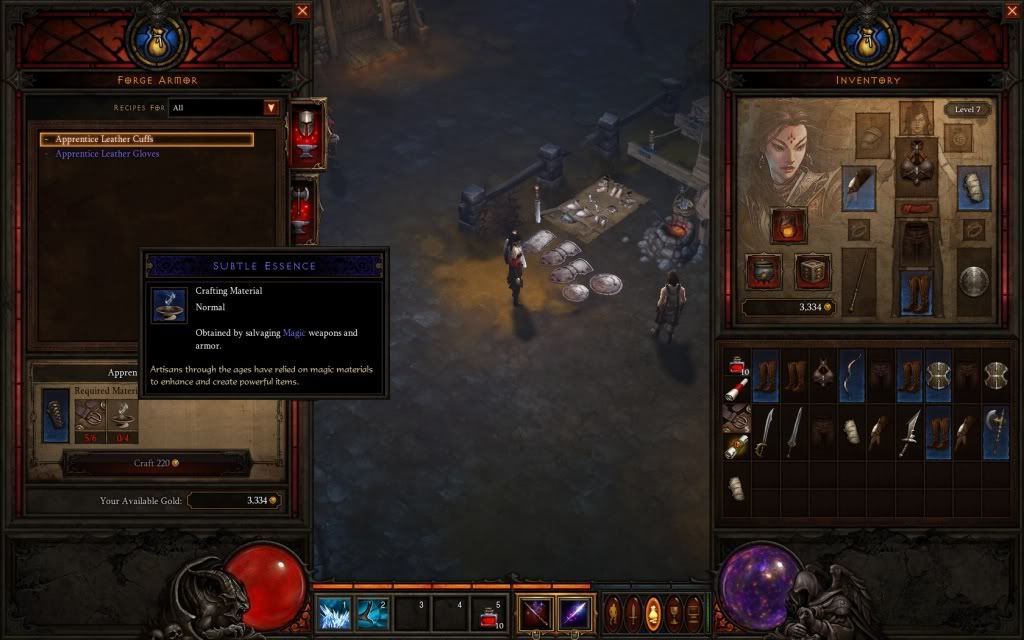Click the equipped round shield slot
1024x640 pixels.
974,282
